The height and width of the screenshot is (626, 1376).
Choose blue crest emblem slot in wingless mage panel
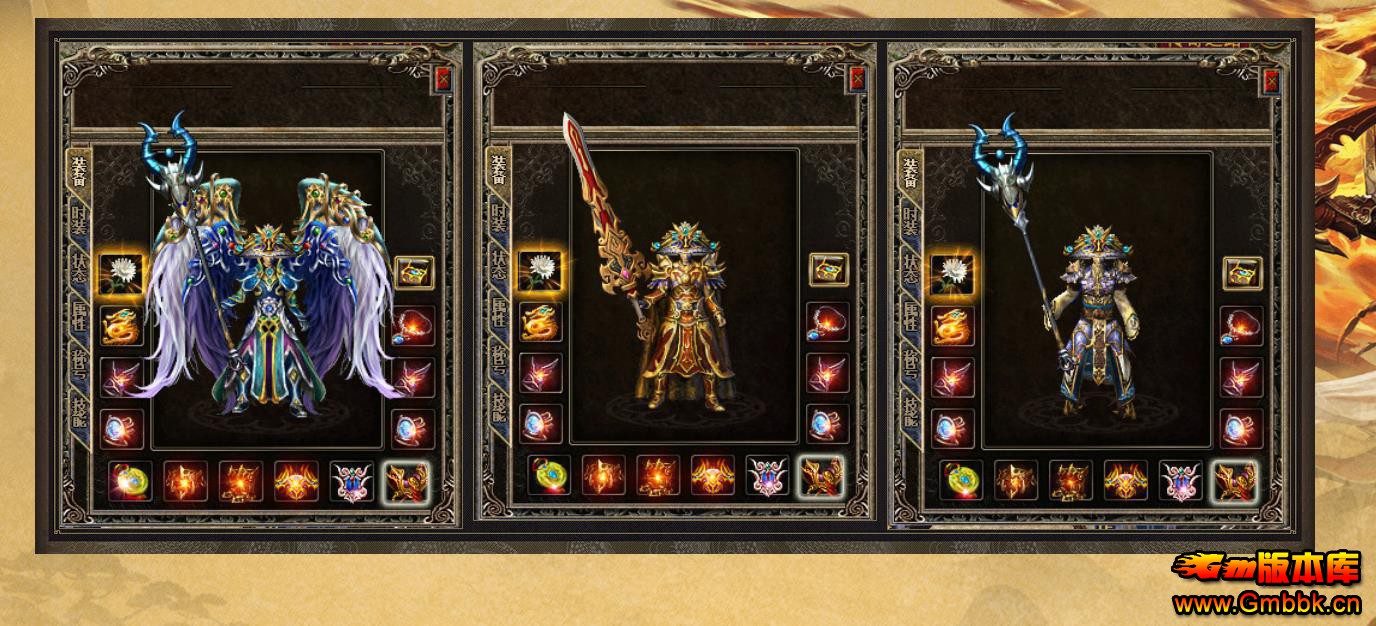pos(1181,481)
